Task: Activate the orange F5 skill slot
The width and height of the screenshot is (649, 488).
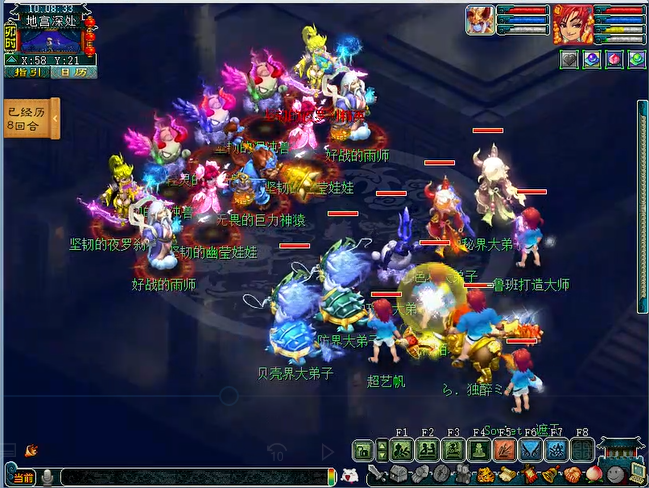Action: [x=505, y=450]
